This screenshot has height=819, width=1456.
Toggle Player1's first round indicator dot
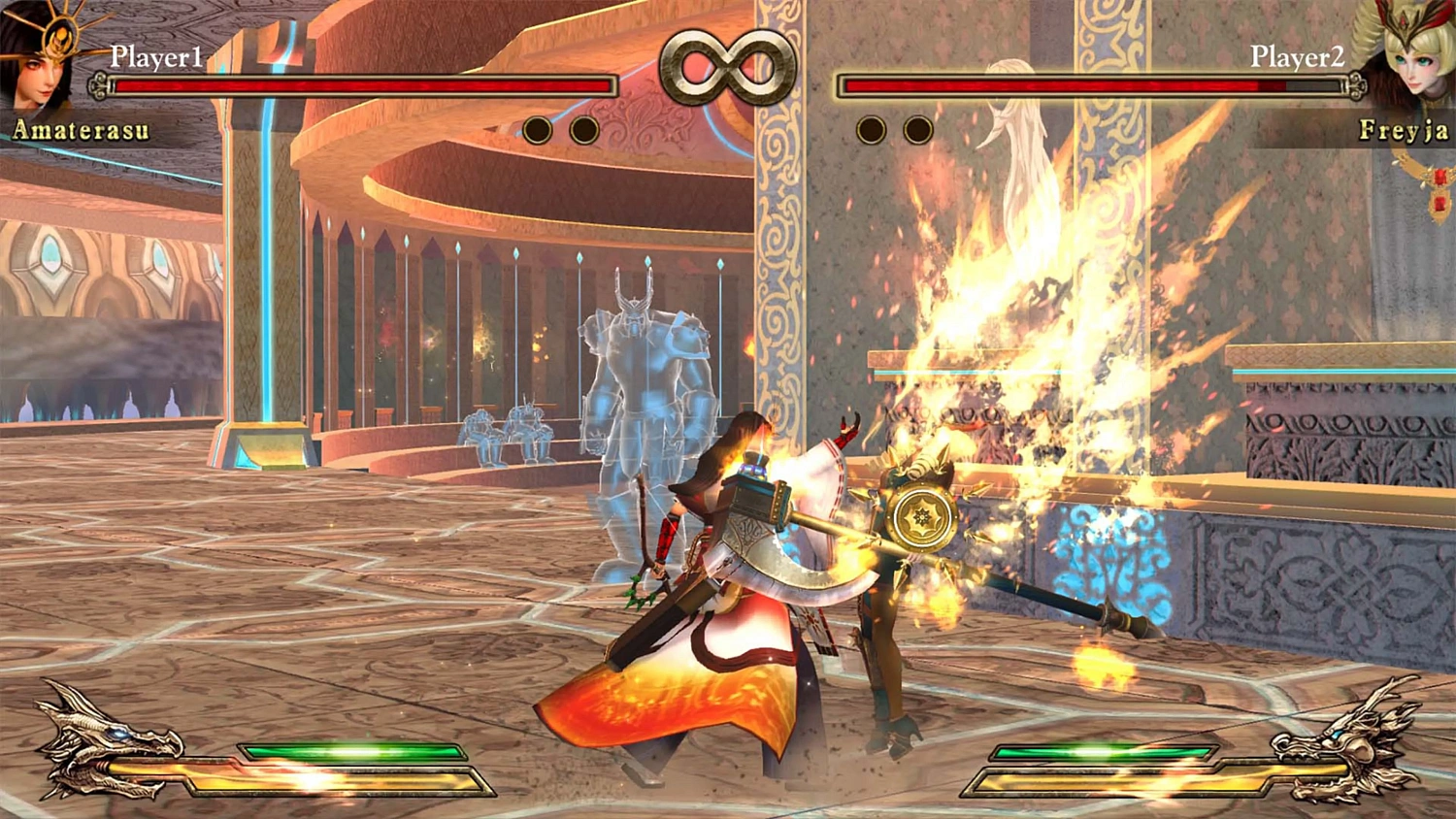(x=538, y=127)
